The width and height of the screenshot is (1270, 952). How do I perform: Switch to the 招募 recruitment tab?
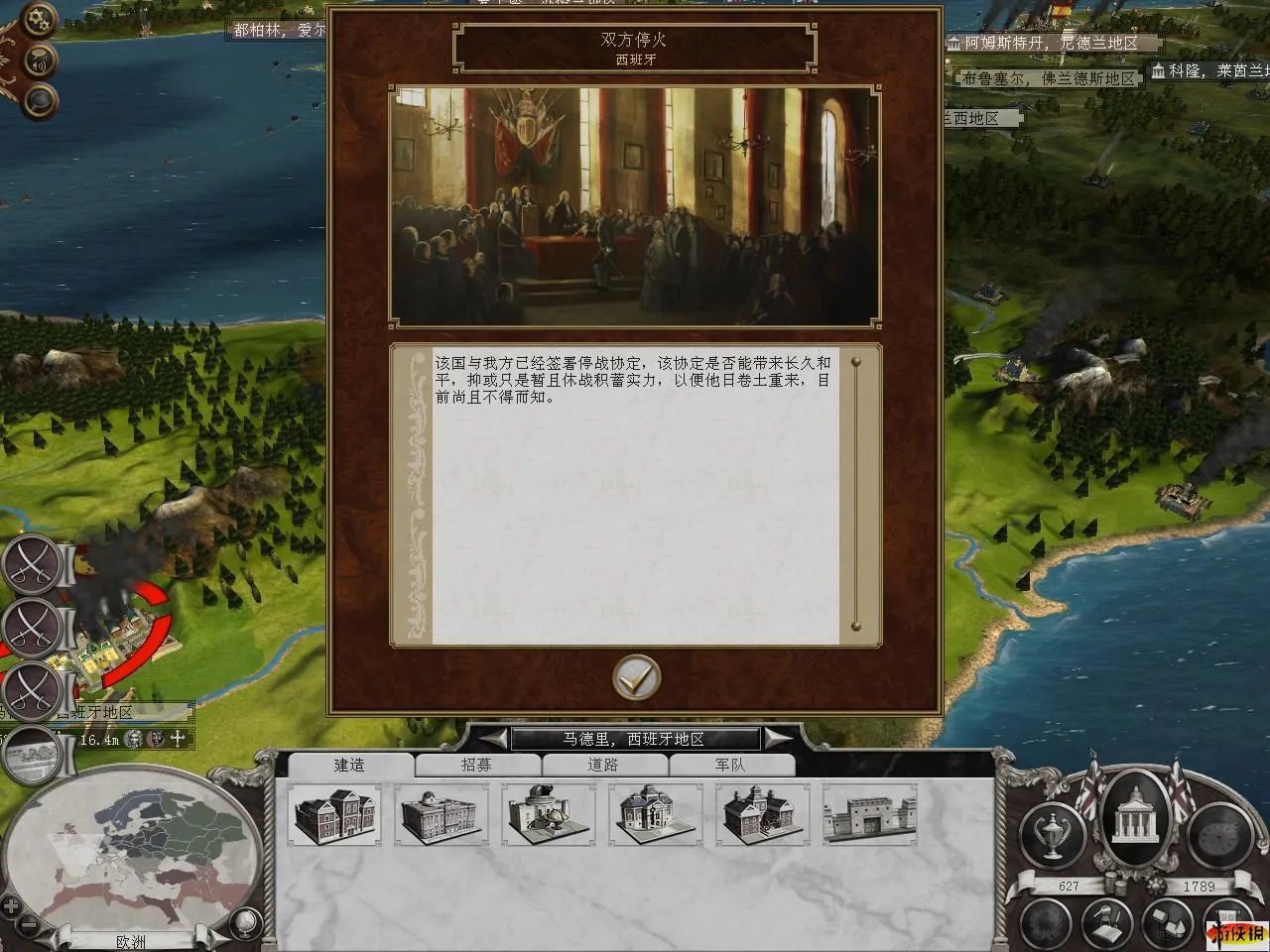476,766
